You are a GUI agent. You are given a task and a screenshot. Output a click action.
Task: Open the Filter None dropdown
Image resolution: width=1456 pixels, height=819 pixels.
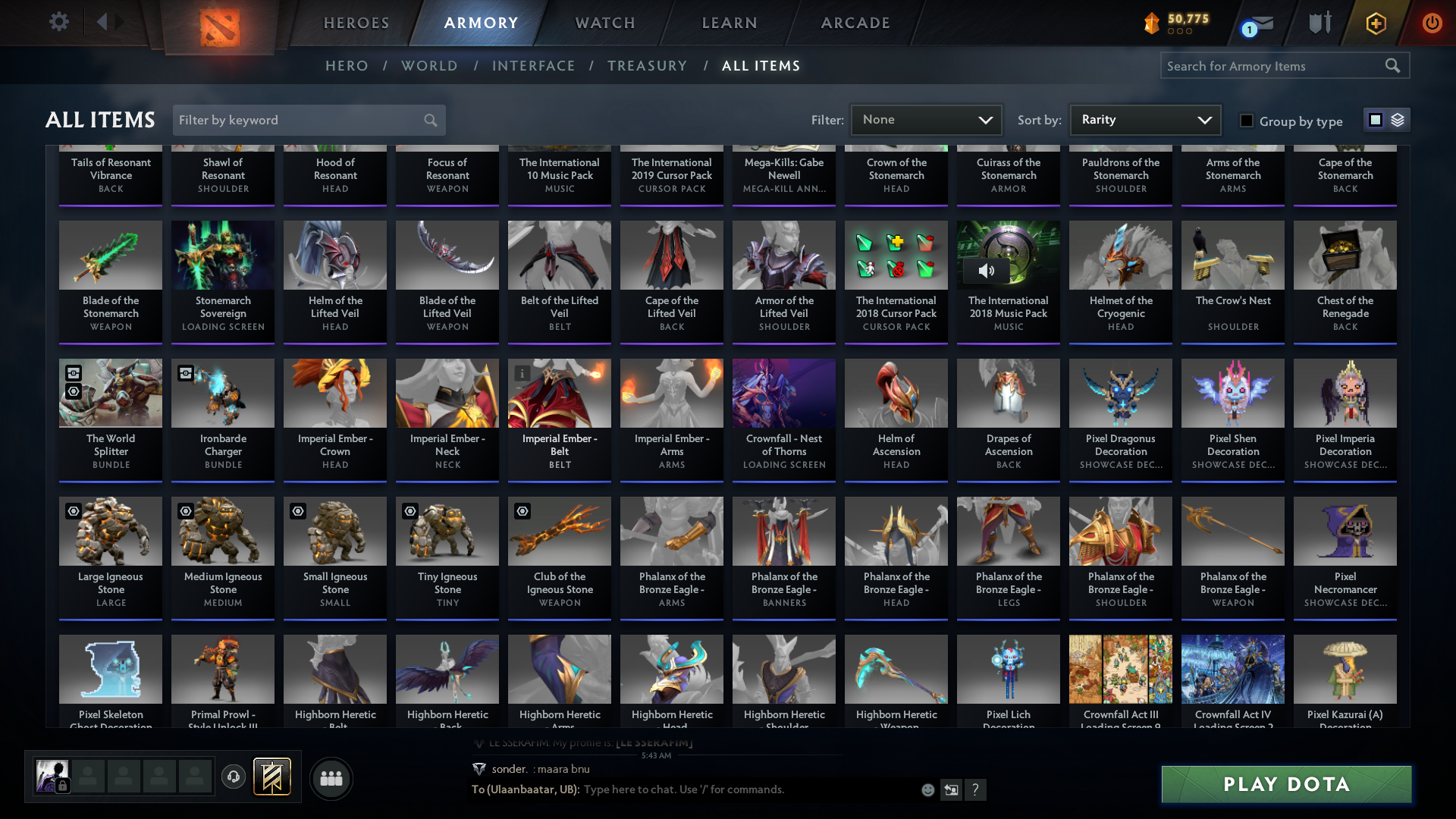tap(926, 120)
